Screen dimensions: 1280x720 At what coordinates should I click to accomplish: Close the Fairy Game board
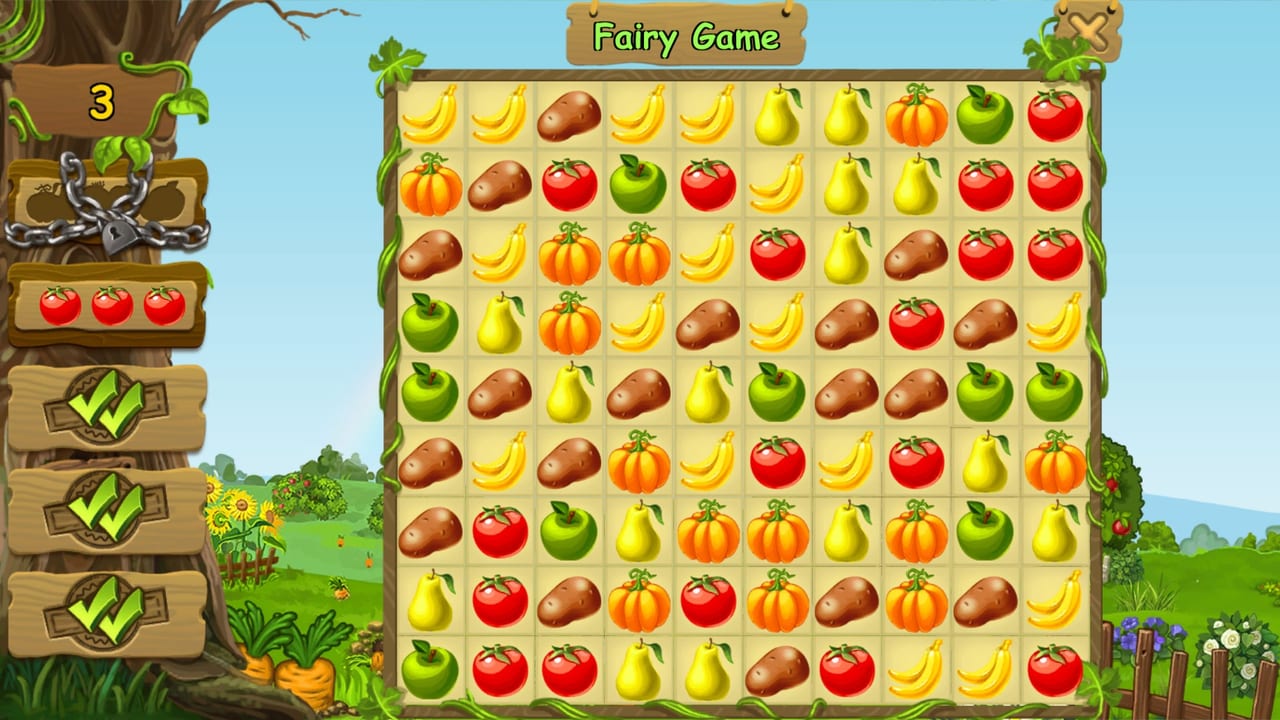pyautogui.click(x=1088, y=32)
